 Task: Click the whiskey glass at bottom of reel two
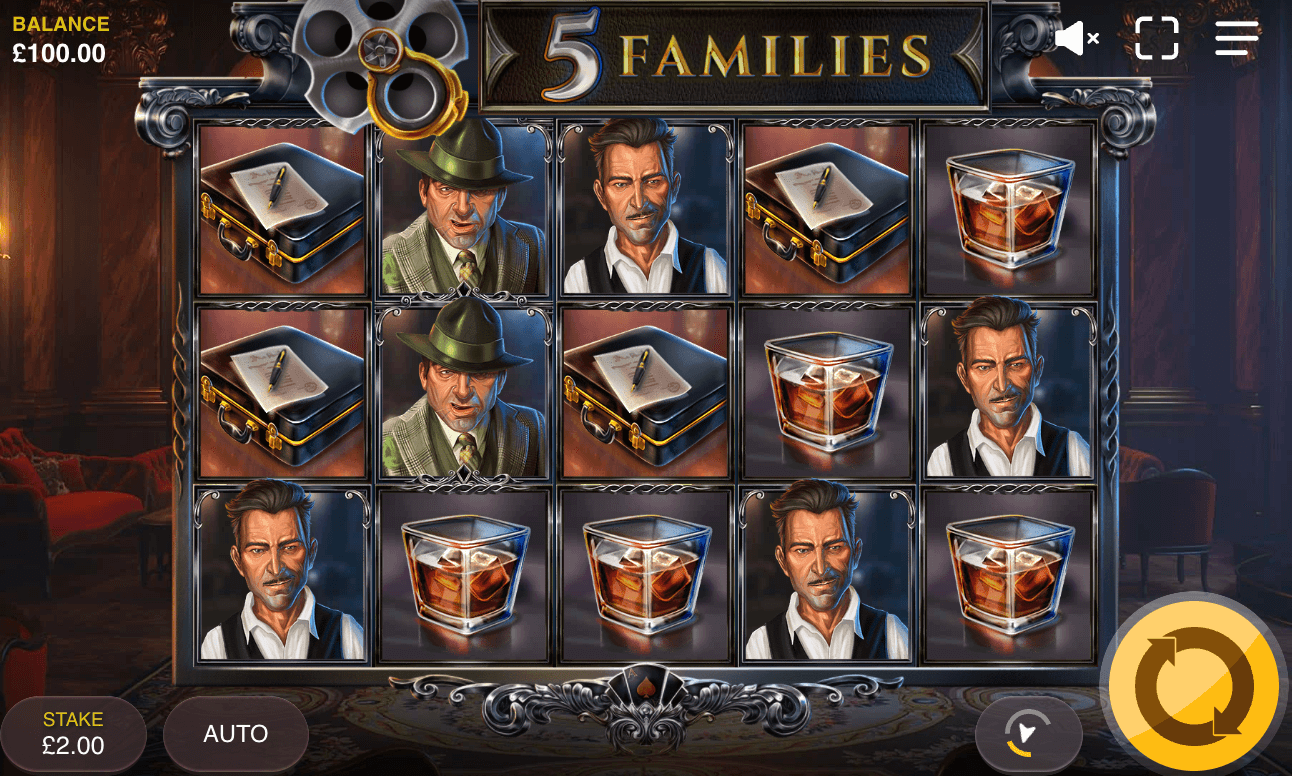(463, 573)
